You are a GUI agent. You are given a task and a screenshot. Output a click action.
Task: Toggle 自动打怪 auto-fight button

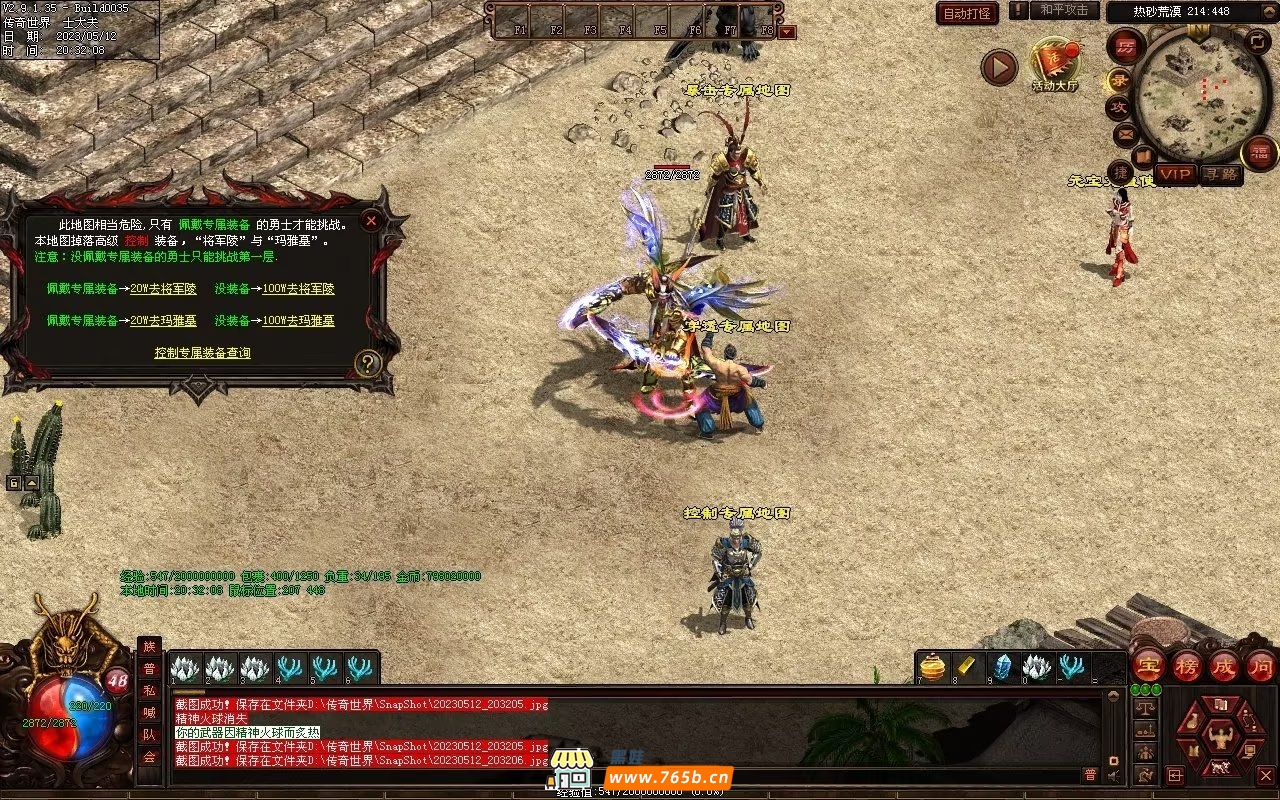(x=967, y=13)
